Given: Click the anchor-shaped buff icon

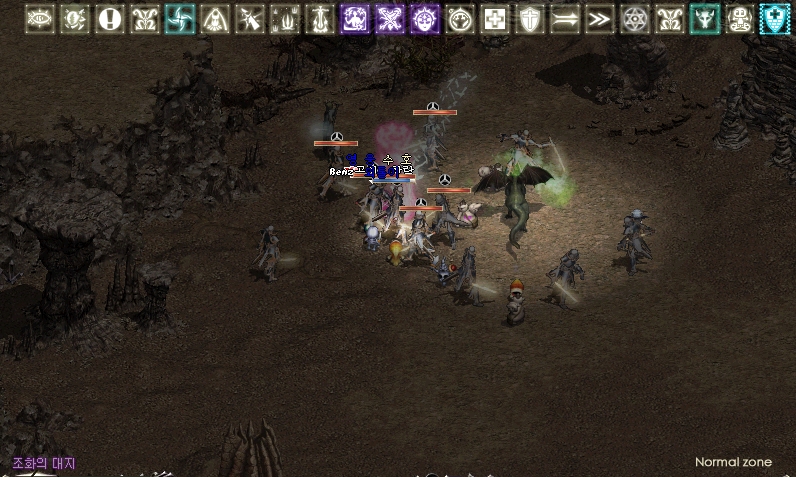Looking at the screenshot, I should tap(320, 19).
